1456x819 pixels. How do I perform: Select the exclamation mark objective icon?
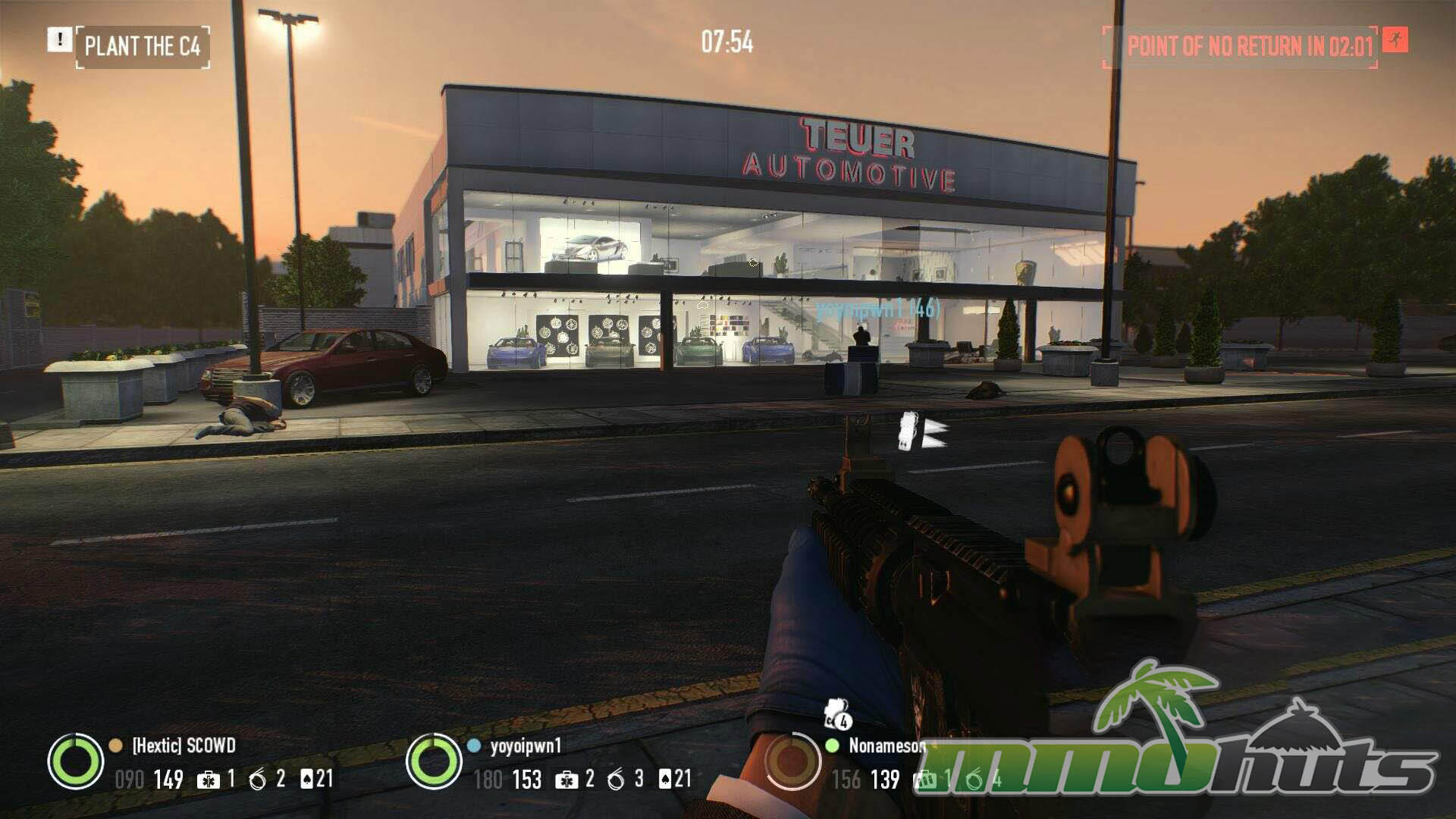point(59,39)
